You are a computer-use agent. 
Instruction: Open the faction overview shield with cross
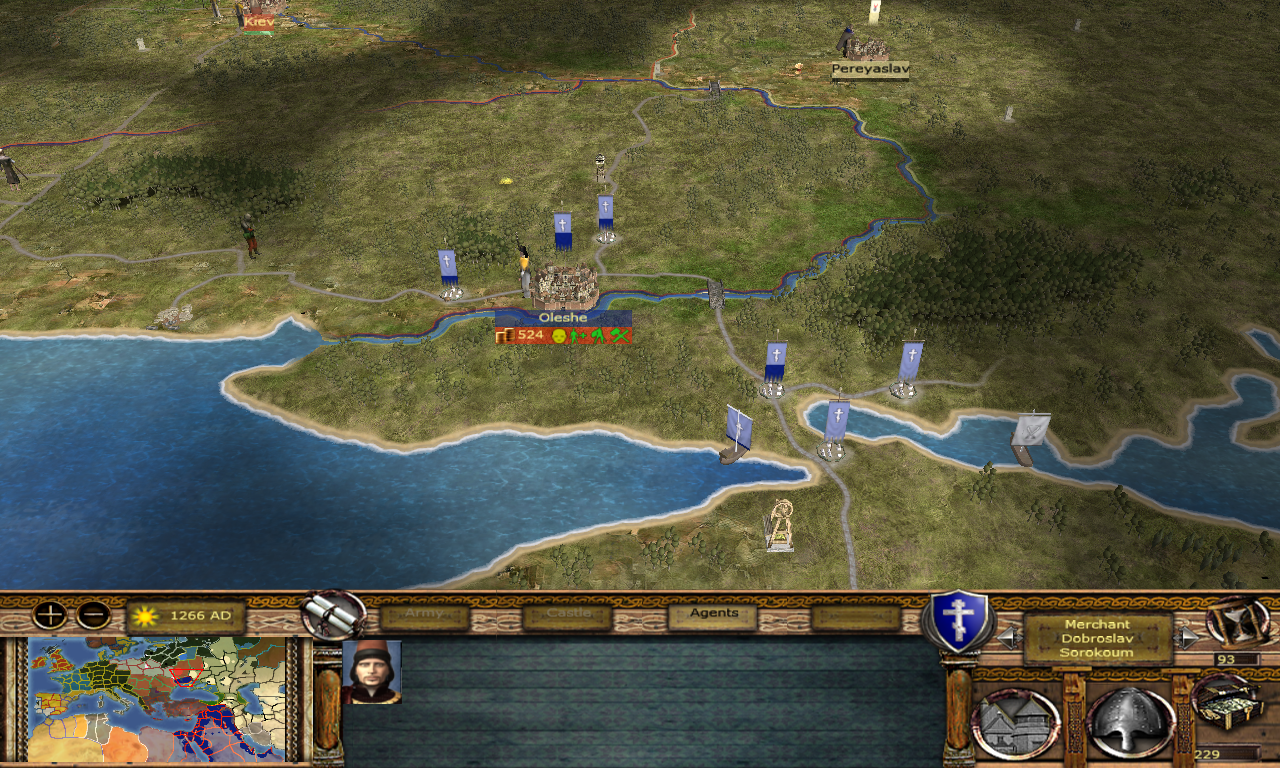[x=958, y=620]
